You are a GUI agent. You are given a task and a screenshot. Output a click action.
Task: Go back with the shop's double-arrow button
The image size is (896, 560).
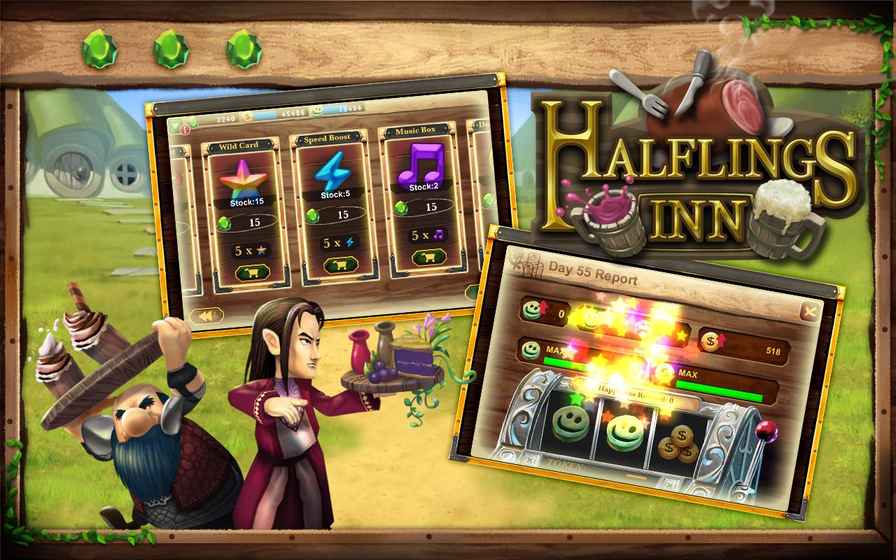pos(205,315)
